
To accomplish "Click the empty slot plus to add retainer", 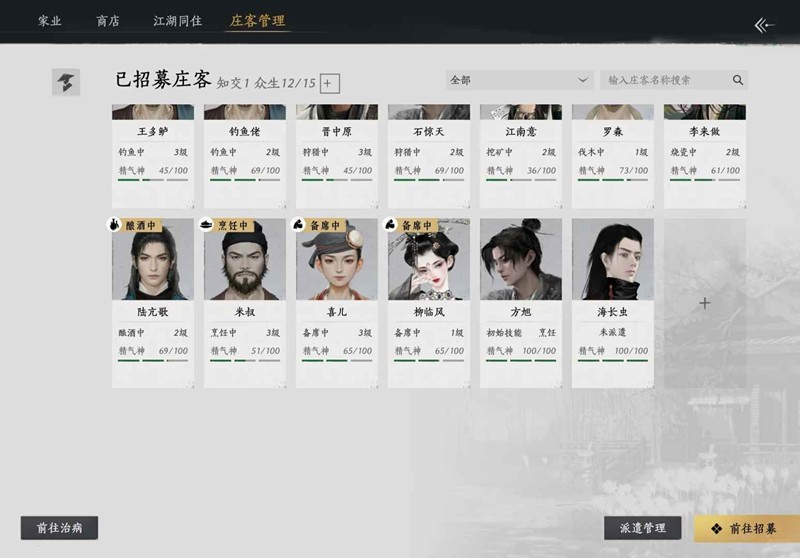I will click(x=705, y=303).
